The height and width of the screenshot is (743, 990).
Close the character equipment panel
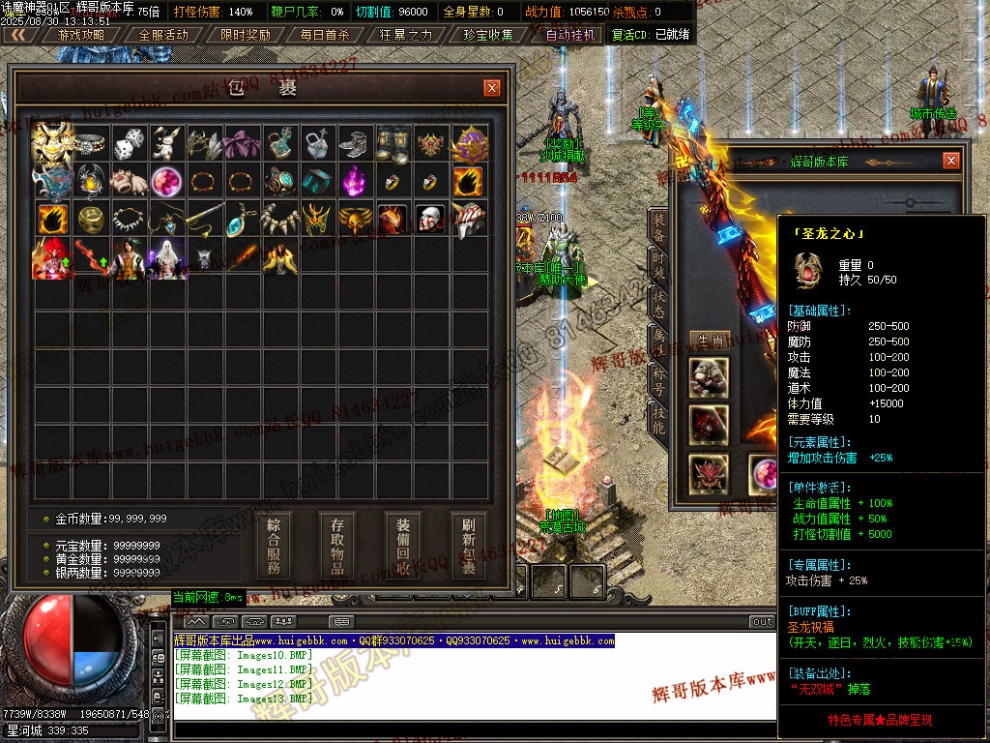[950, 161]
